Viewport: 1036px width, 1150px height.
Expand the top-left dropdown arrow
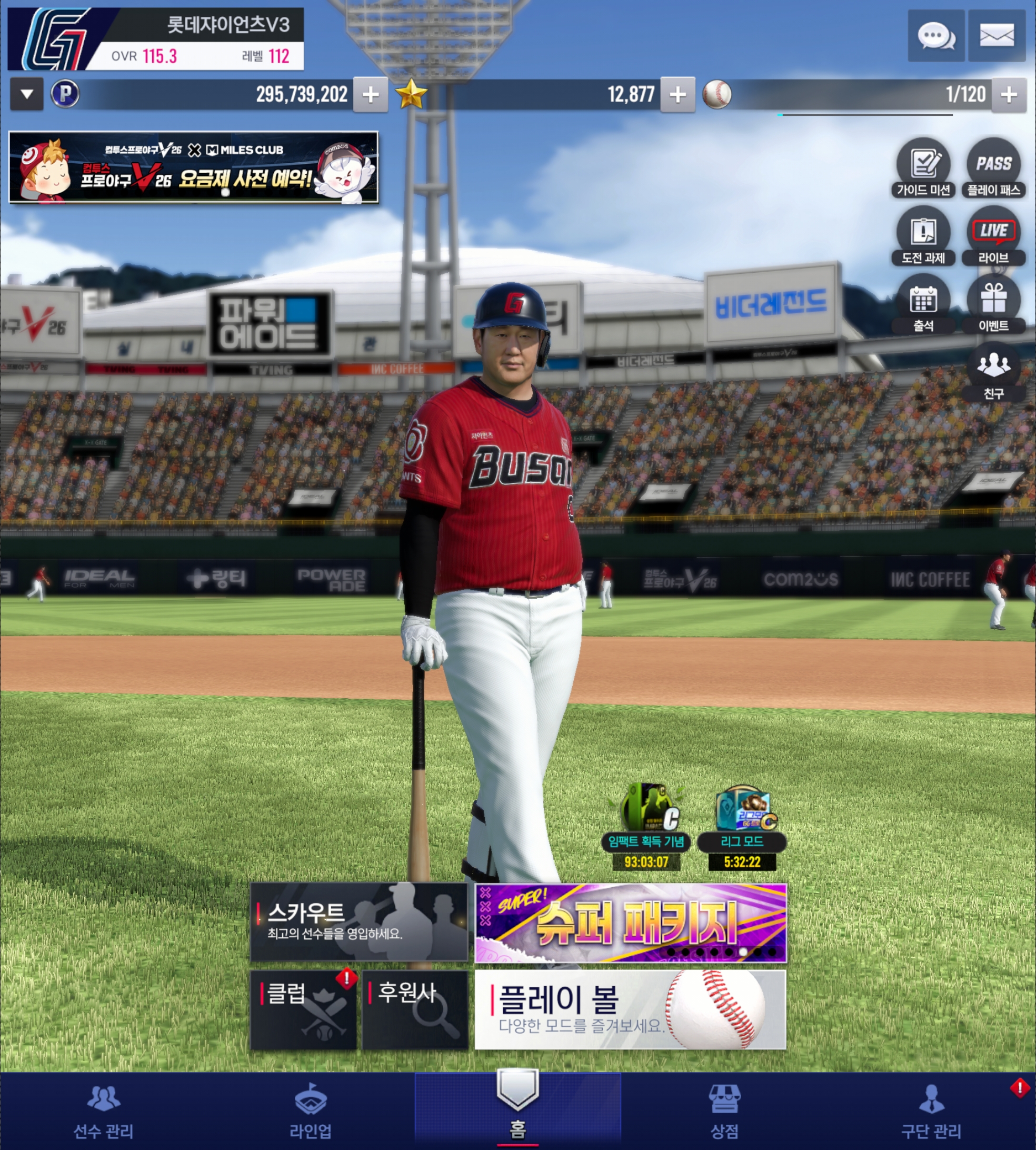(x=27, y=94)
